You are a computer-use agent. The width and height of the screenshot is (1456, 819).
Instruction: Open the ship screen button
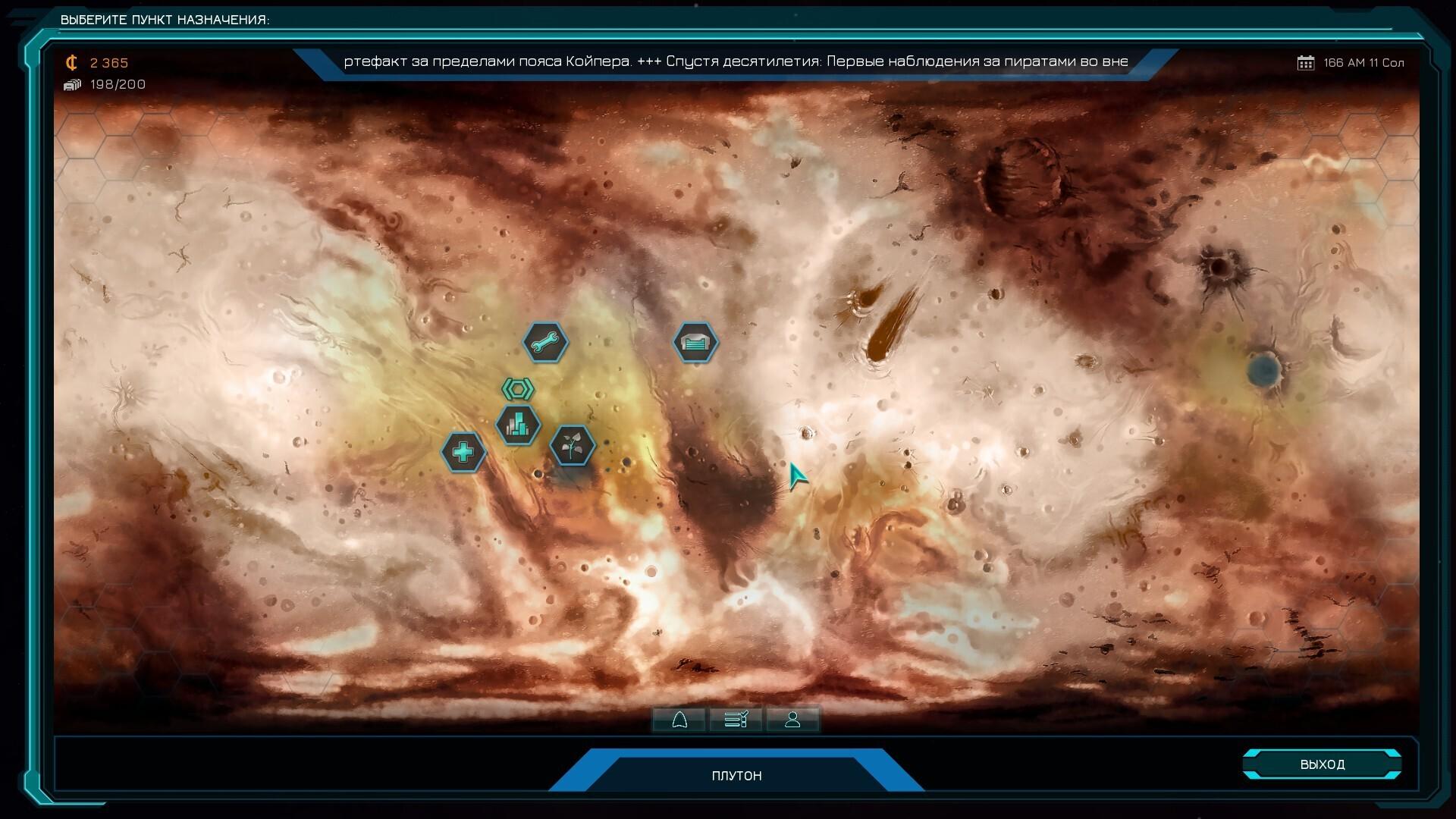point(679,720)
